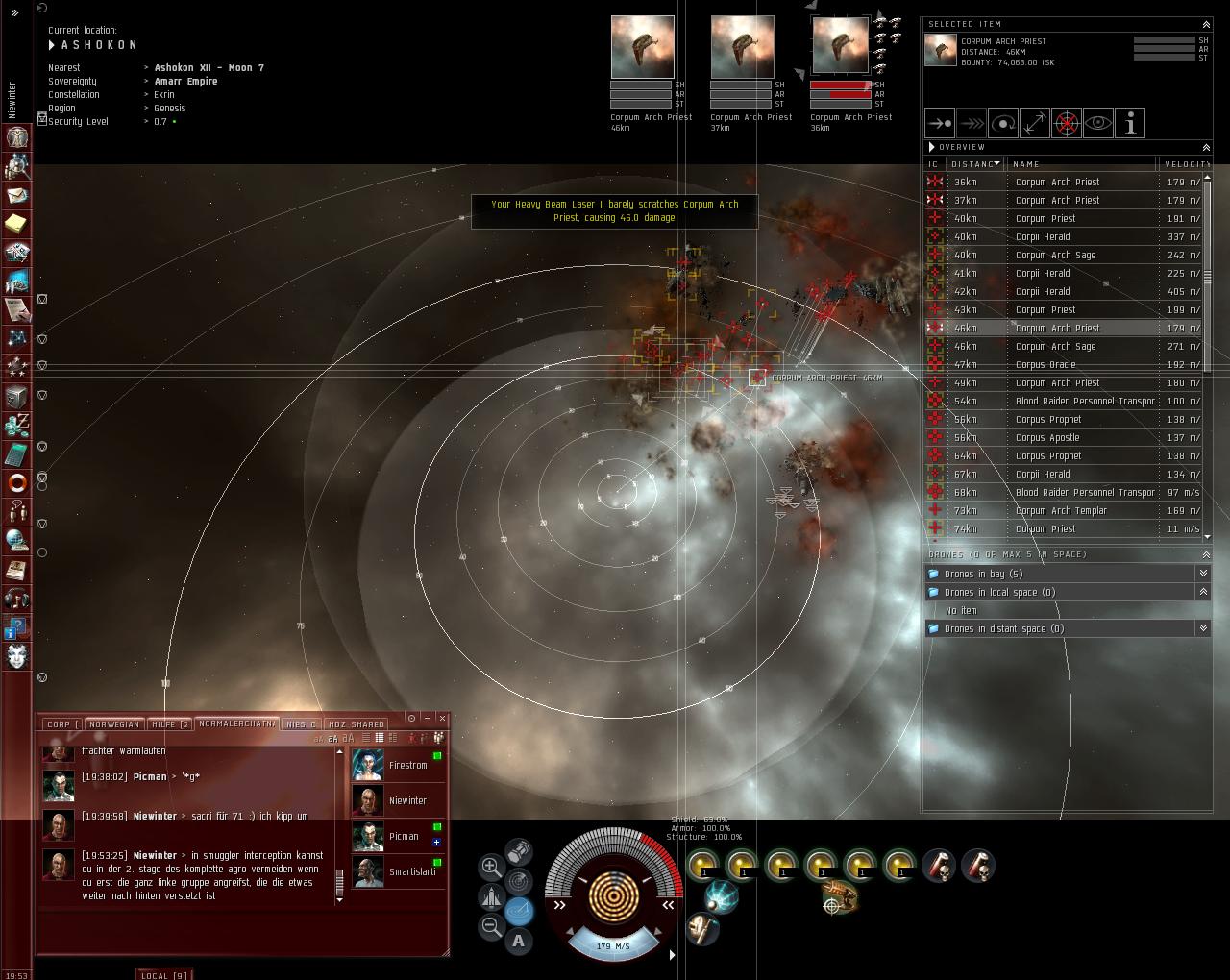Show info on the selected item
Screen dimensions: 1230x980
[x=1130, y=123]
